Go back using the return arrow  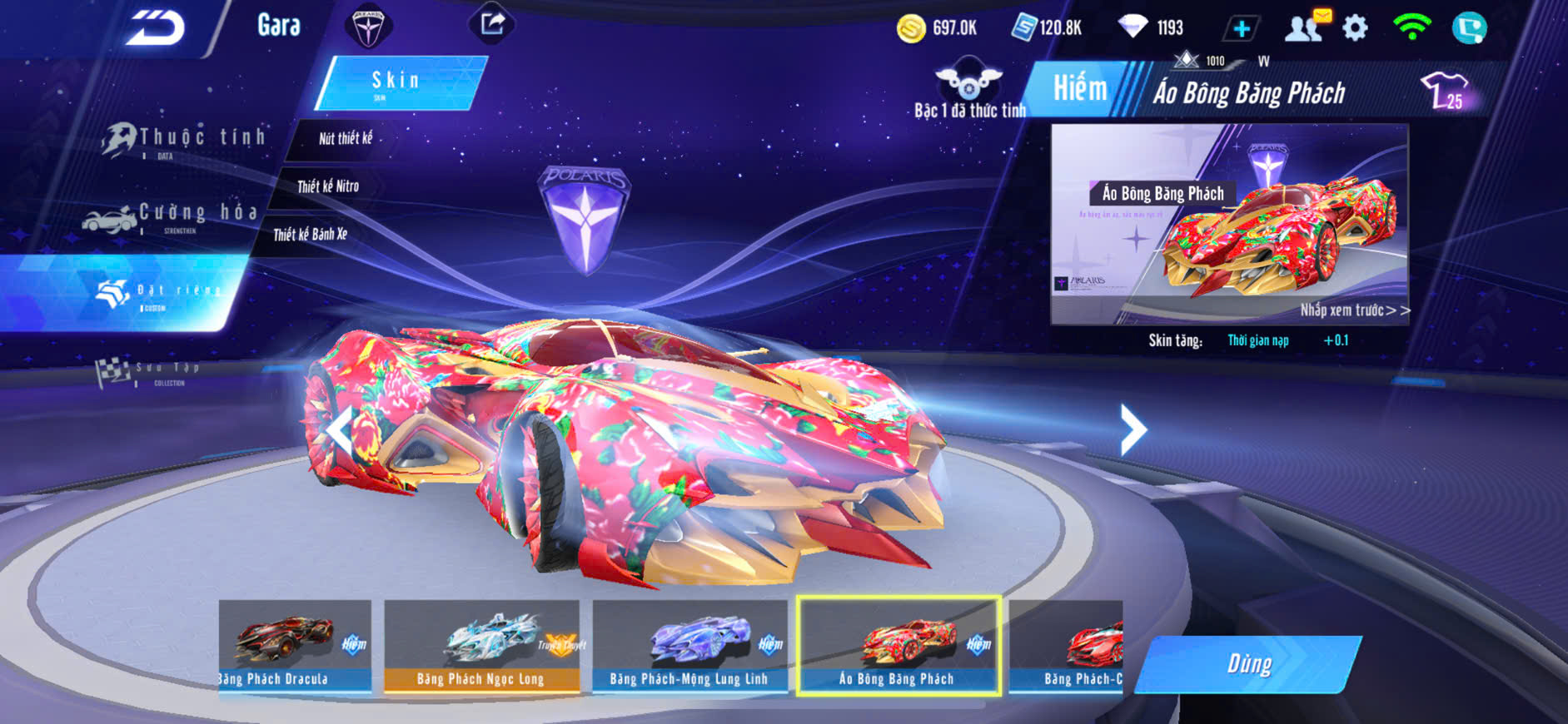click(x=155, y=29)
